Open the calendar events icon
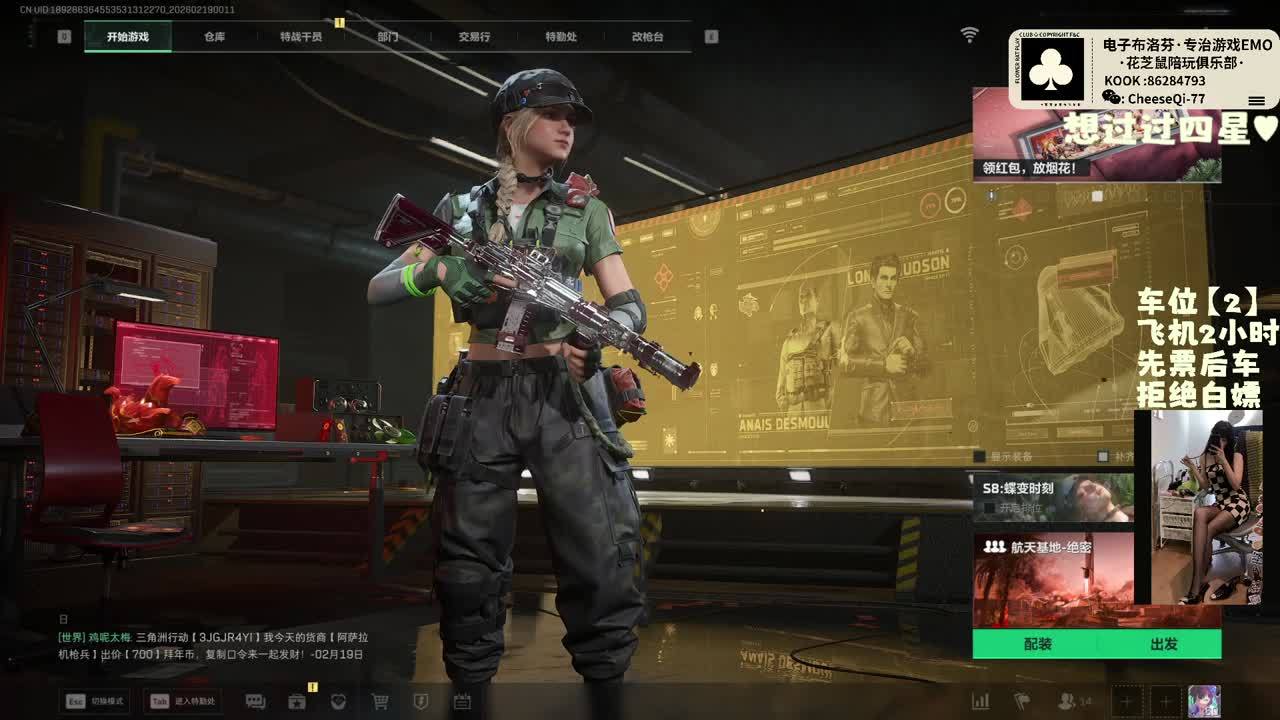The image size is (1280, 720). coord(461,702)
